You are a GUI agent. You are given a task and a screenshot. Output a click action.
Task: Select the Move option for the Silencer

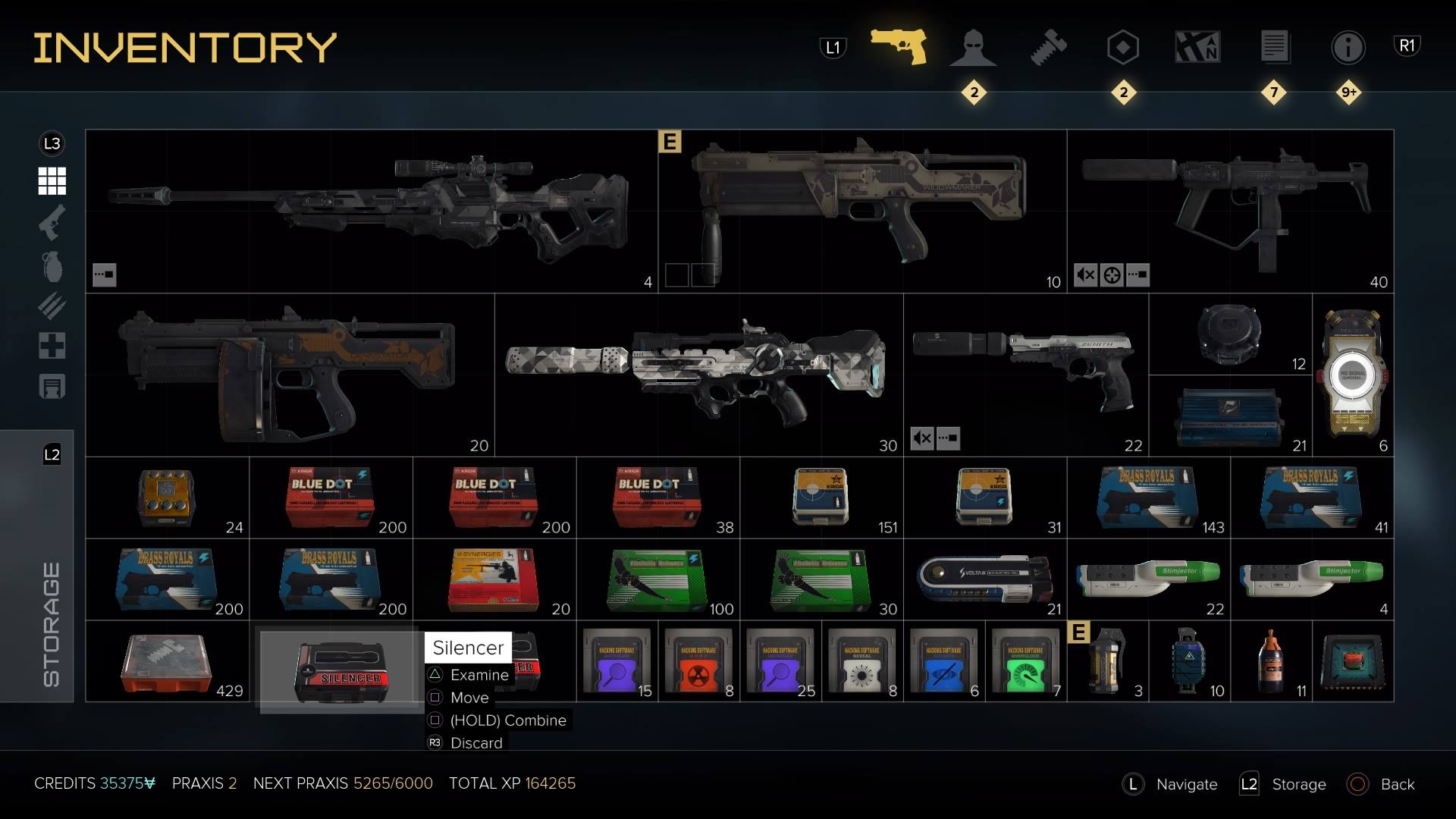(x=470, y=698)
